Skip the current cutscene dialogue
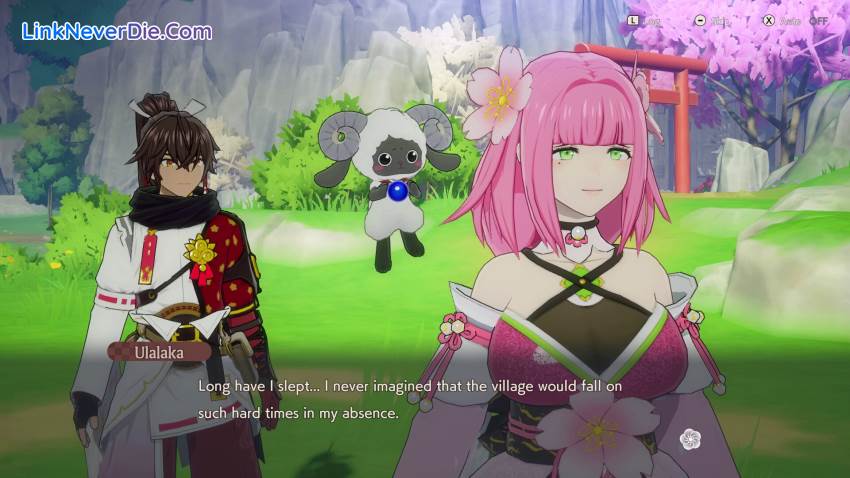Image resolution: width=850 pixels, height=478 pixels. [x=712, y=20]
